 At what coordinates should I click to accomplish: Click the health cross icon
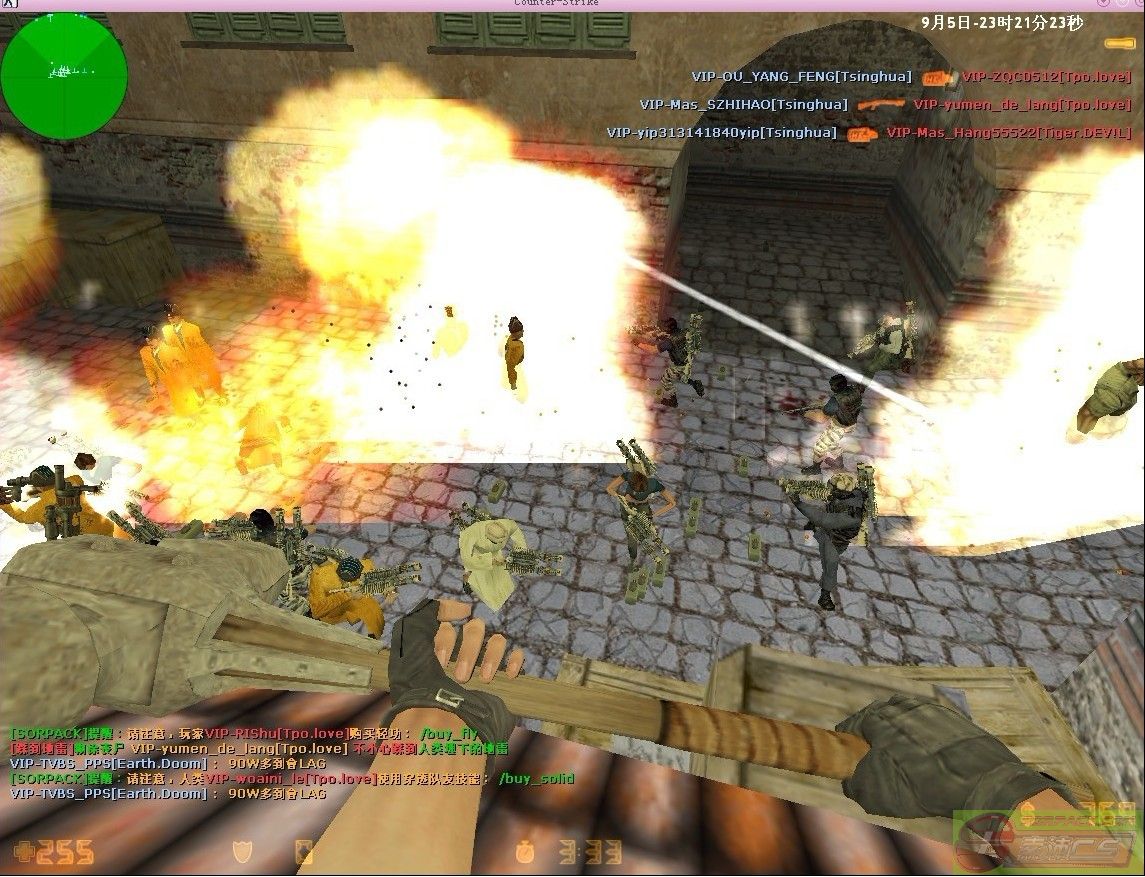(20, 851)
